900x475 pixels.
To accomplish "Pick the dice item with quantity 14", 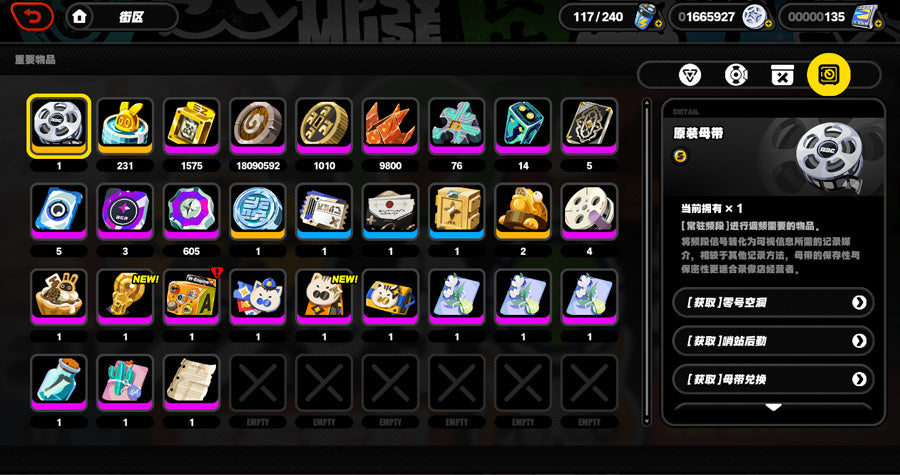I will pos(524,126).
